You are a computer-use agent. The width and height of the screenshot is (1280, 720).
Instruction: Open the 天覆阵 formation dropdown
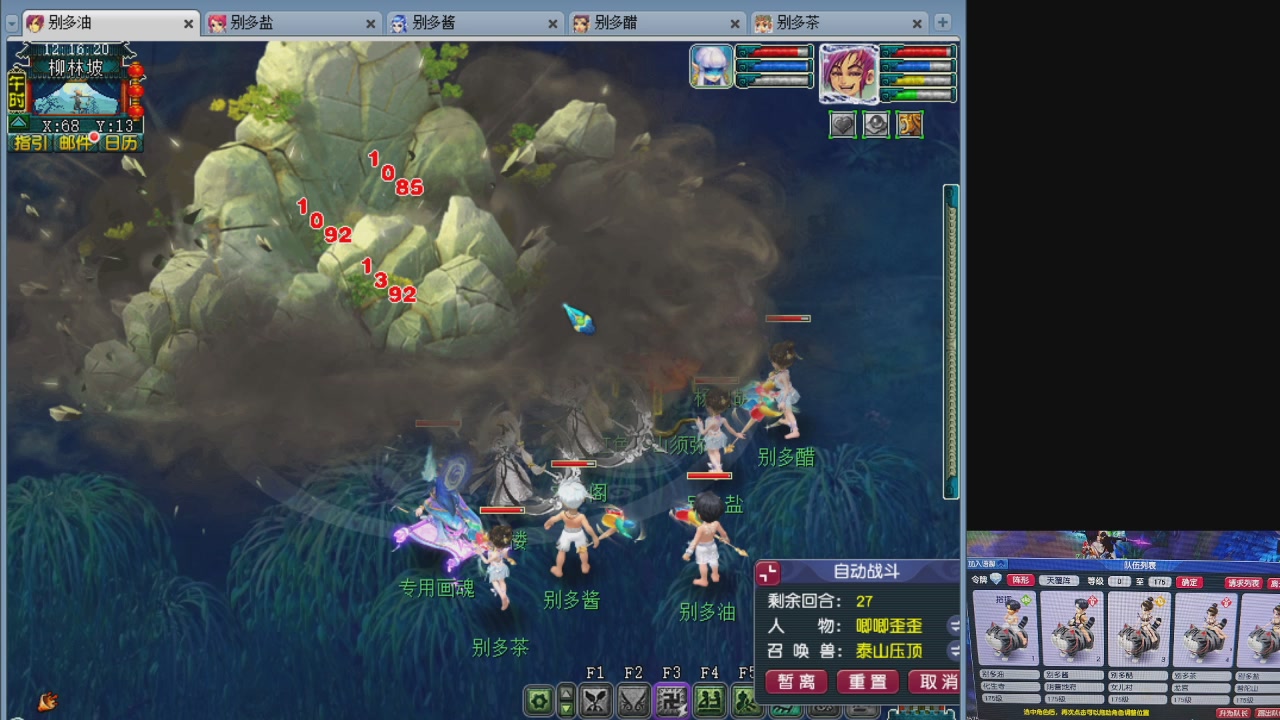(x=1059, y=581)
